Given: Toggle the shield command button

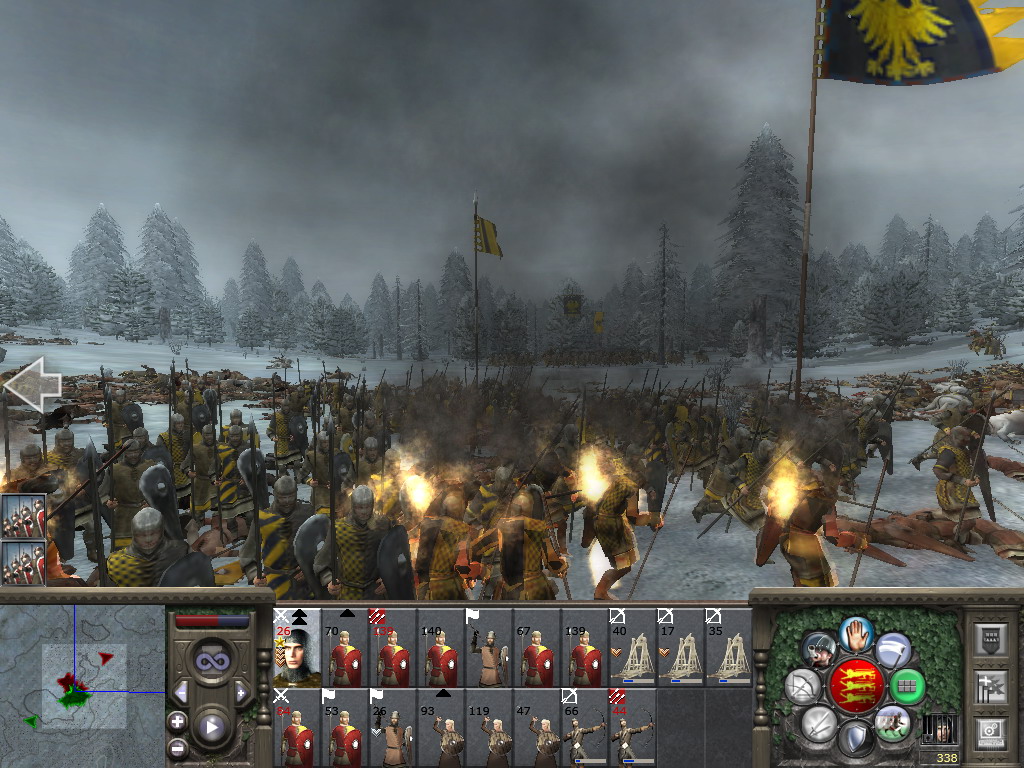Looking at the screenshot, I should (855, 740).
